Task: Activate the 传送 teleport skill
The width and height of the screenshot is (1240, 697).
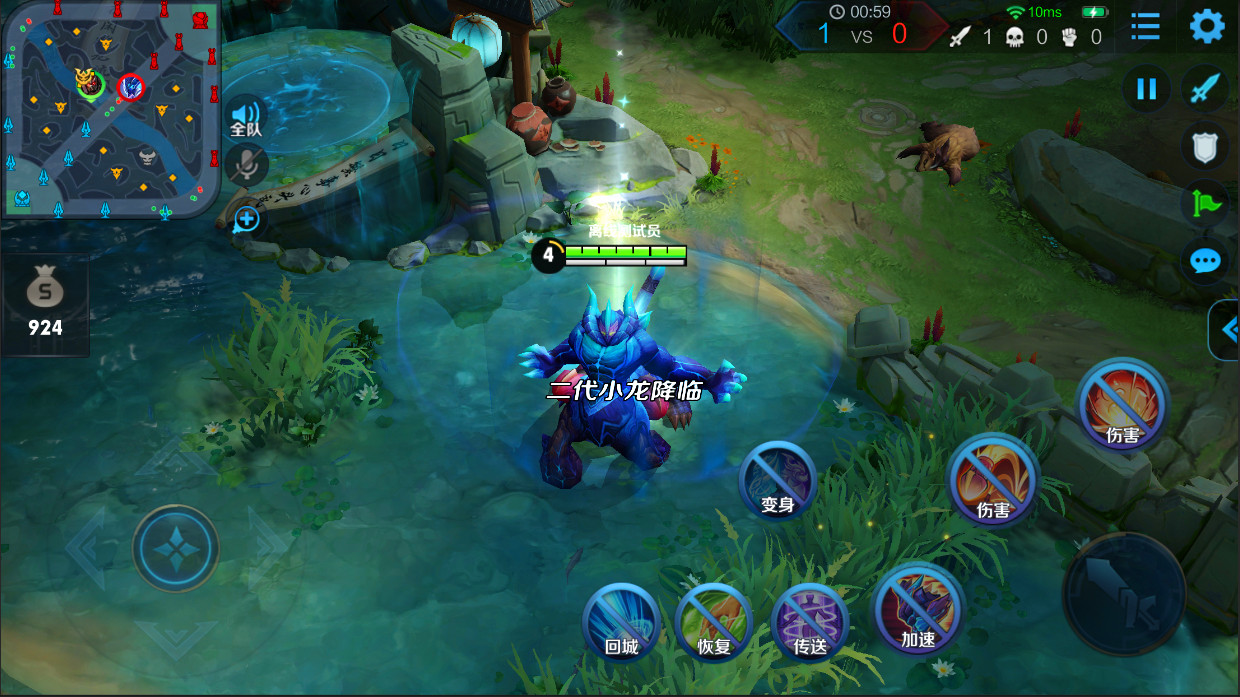Action: pyautogui.click(x=809, y=622)
